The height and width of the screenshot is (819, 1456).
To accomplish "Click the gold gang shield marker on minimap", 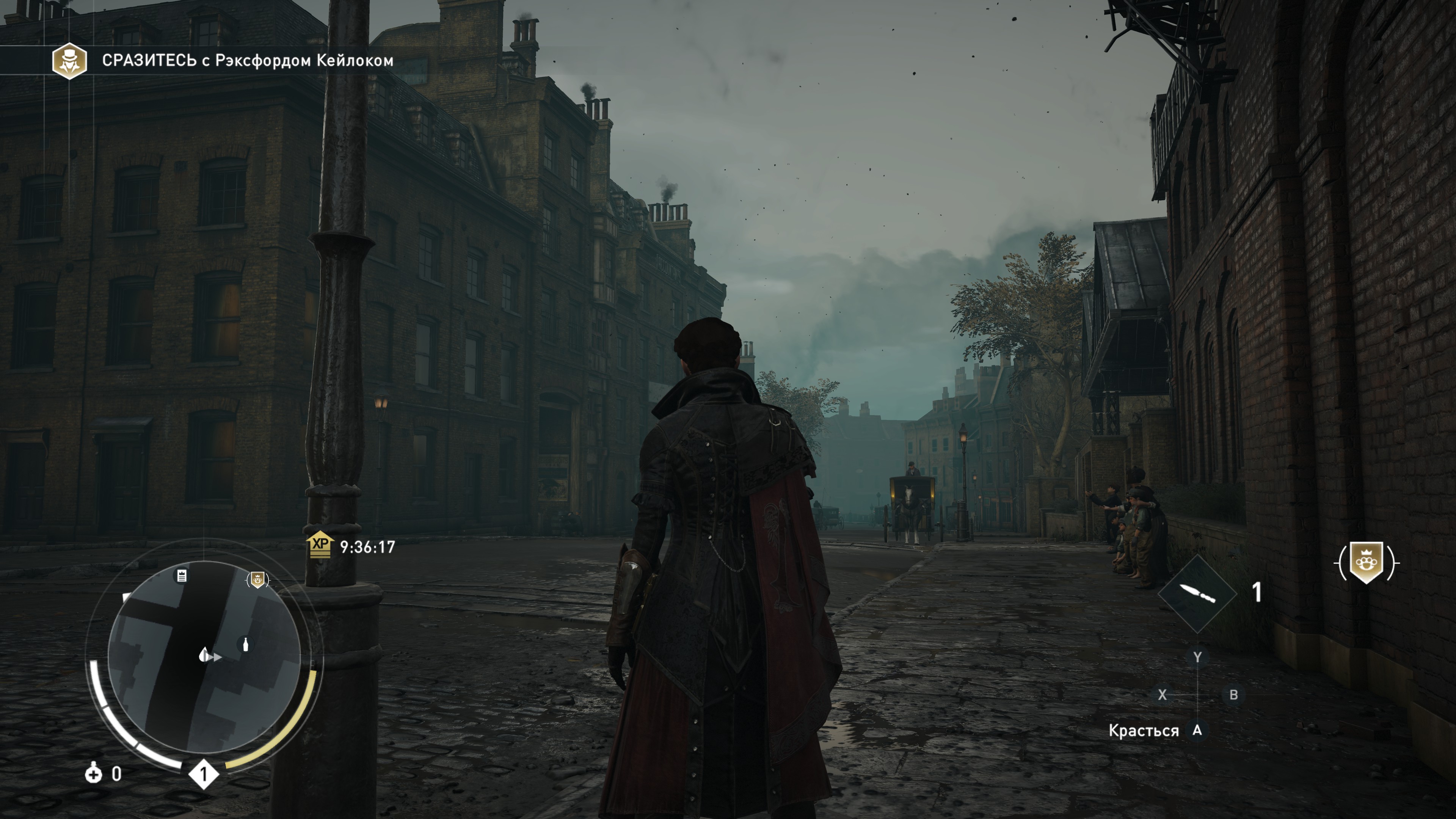I will (258, 579).
